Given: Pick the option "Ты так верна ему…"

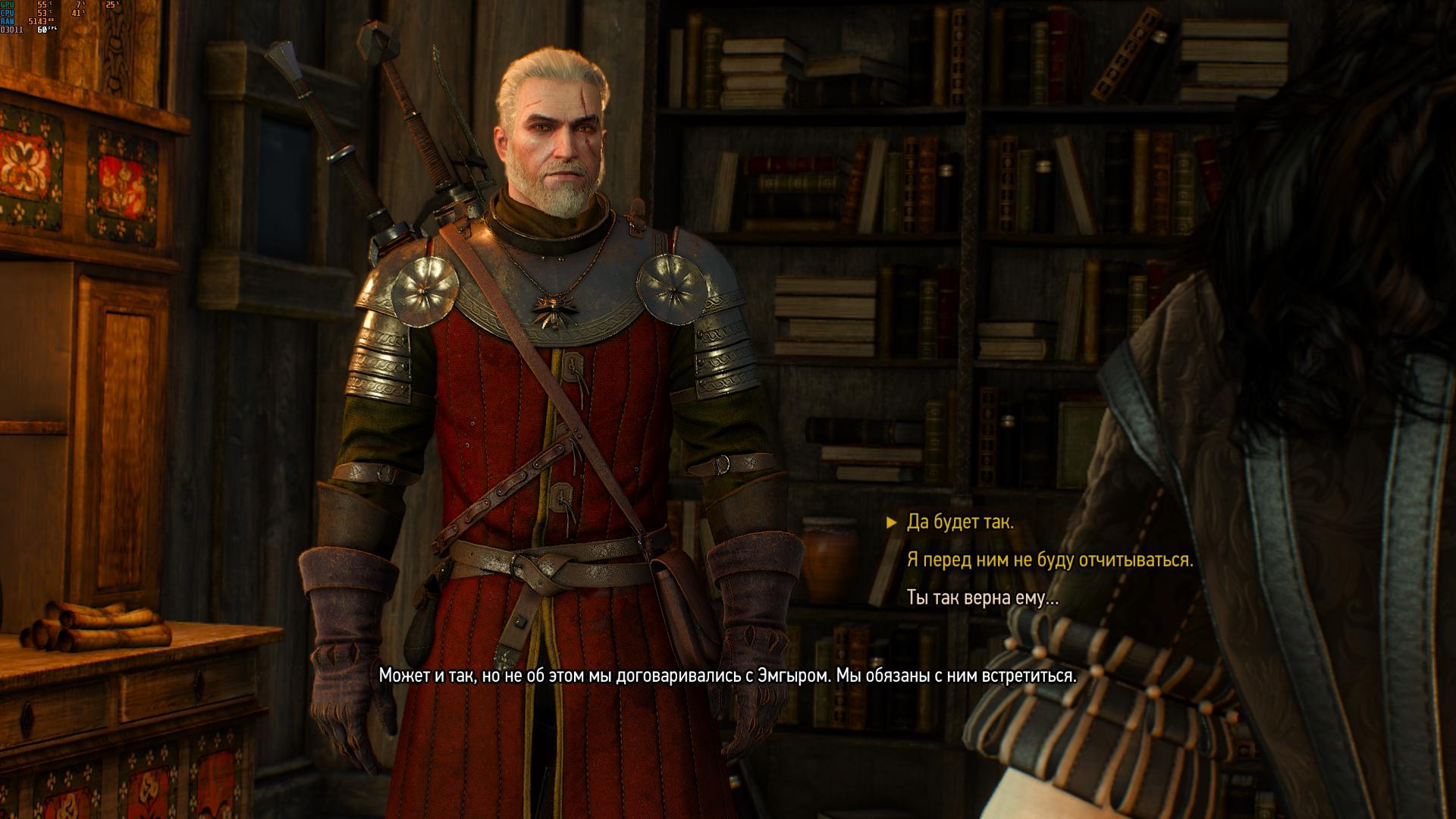Looking at the screenshot, I should tap(982, 598).
